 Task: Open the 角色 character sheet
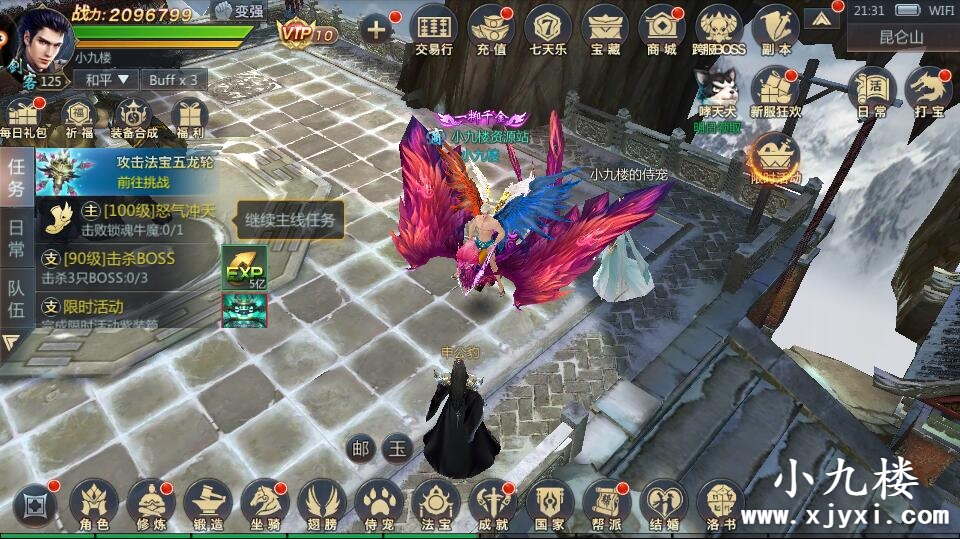(94, 503)
